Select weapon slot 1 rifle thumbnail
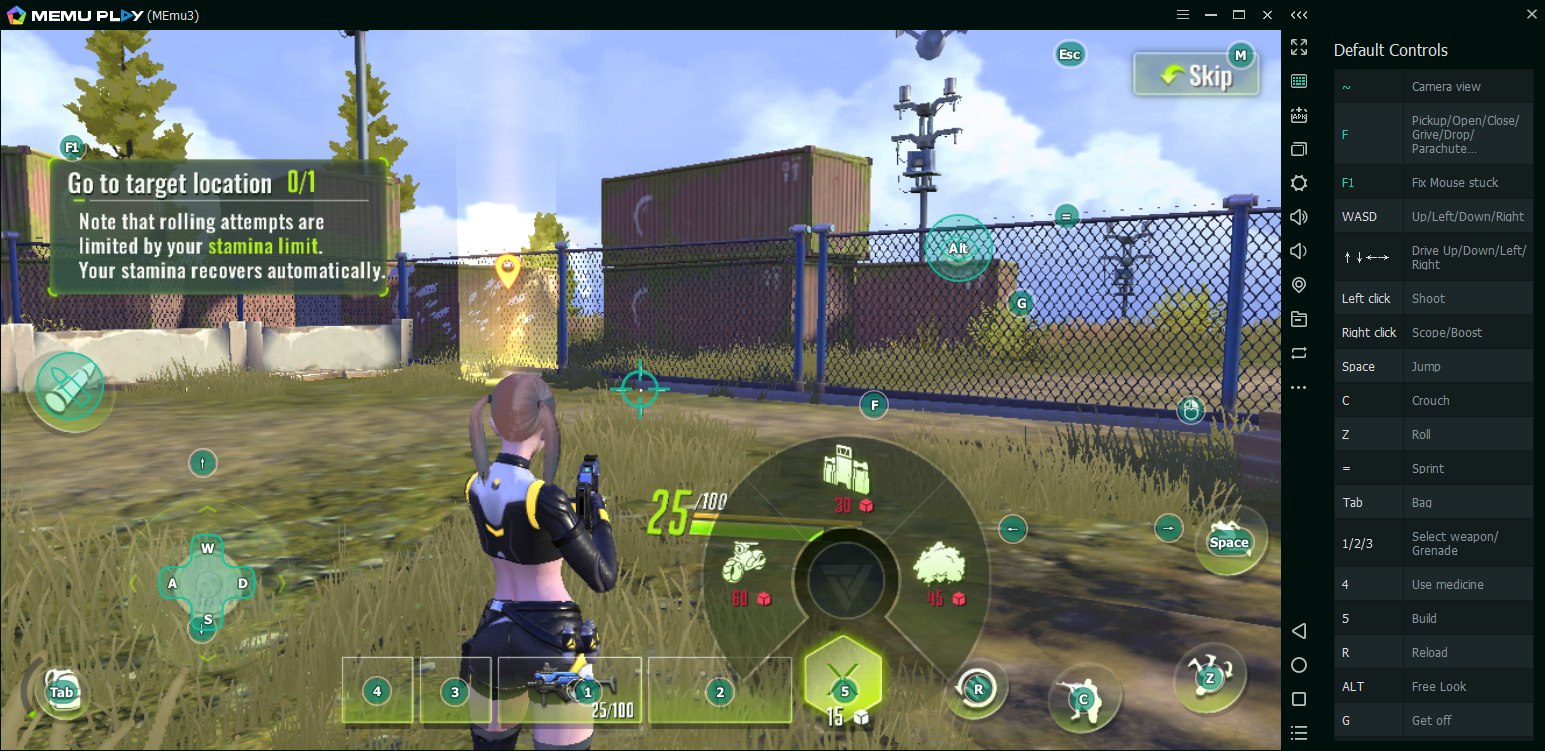The width and height of the screenshot is (1545, 751). pyautogui.click(x=570, y=689)
